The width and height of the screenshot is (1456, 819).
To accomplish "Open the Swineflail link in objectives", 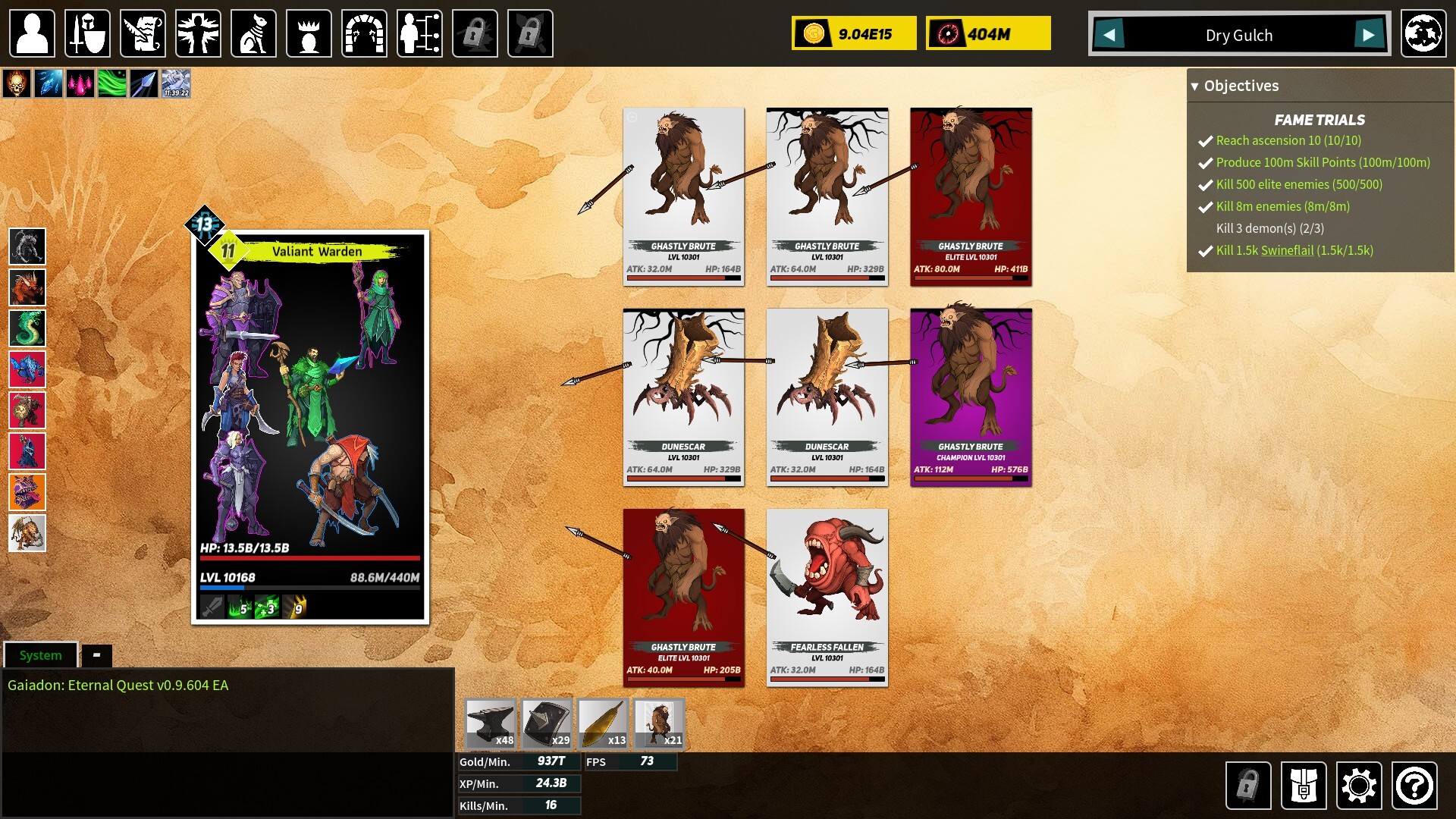I will click(1287, 250).
